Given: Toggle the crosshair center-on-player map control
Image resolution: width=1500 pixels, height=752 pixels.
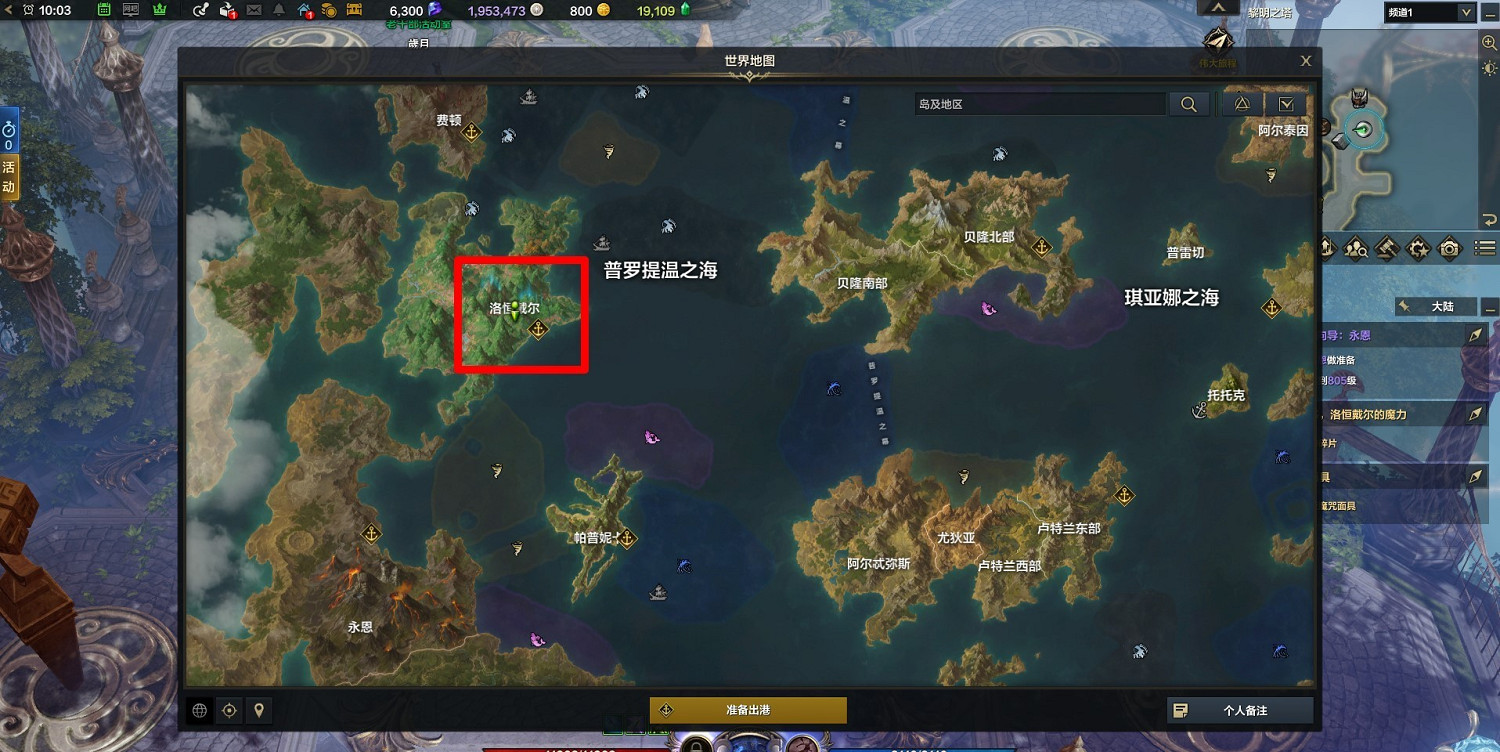Looking at the screenshot, I should click(x=229, y=709).
